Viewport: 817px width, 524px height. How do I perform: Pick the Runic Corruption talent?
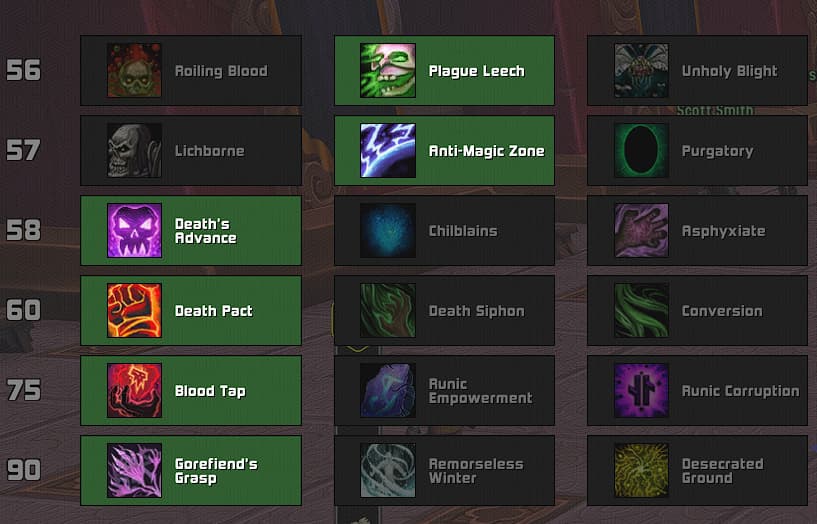coord(697,391)
